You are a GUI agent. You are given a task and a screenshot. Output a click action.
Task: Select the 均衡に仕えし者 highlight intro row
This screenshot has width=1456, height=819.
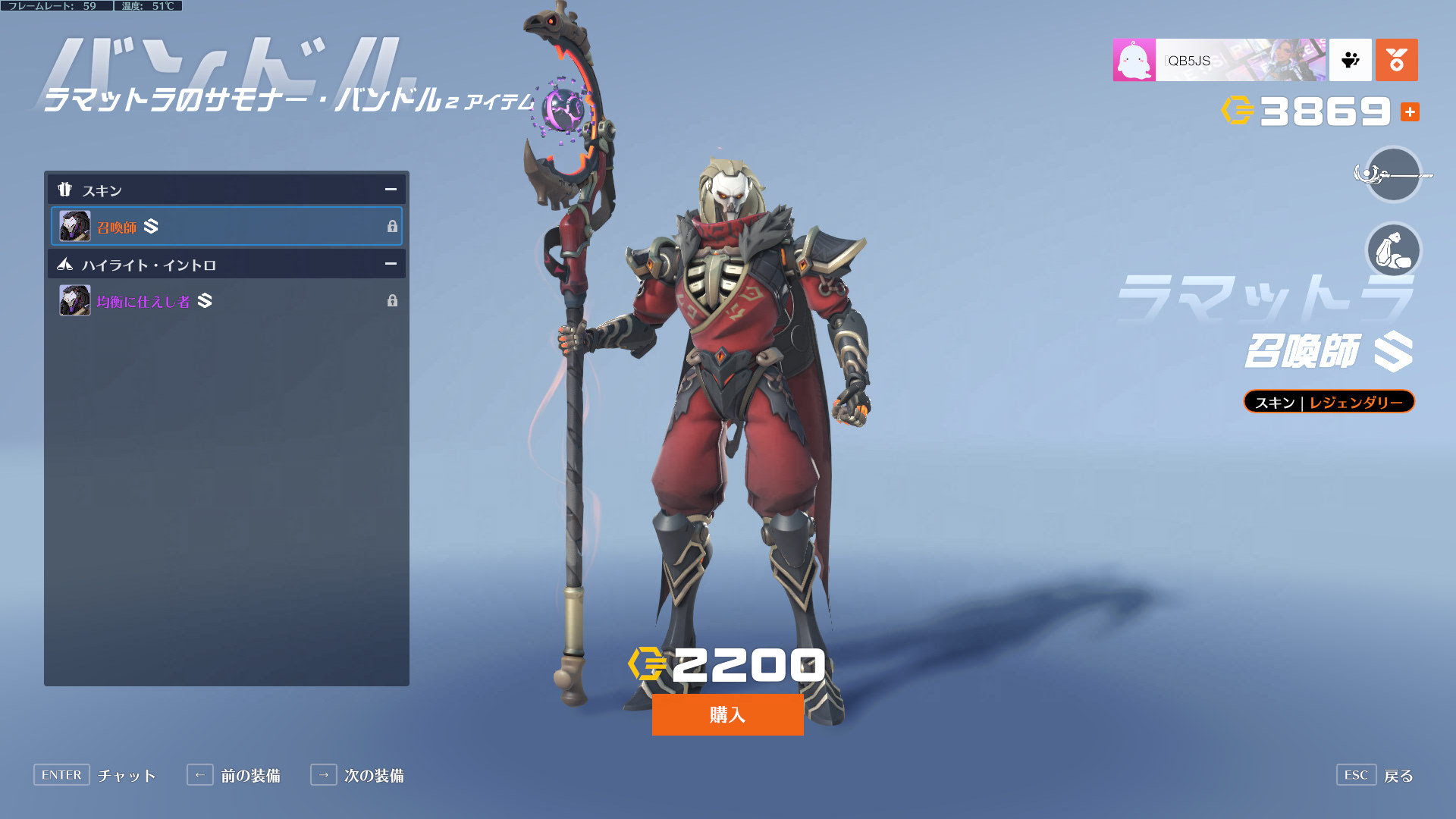pos(226,301)
